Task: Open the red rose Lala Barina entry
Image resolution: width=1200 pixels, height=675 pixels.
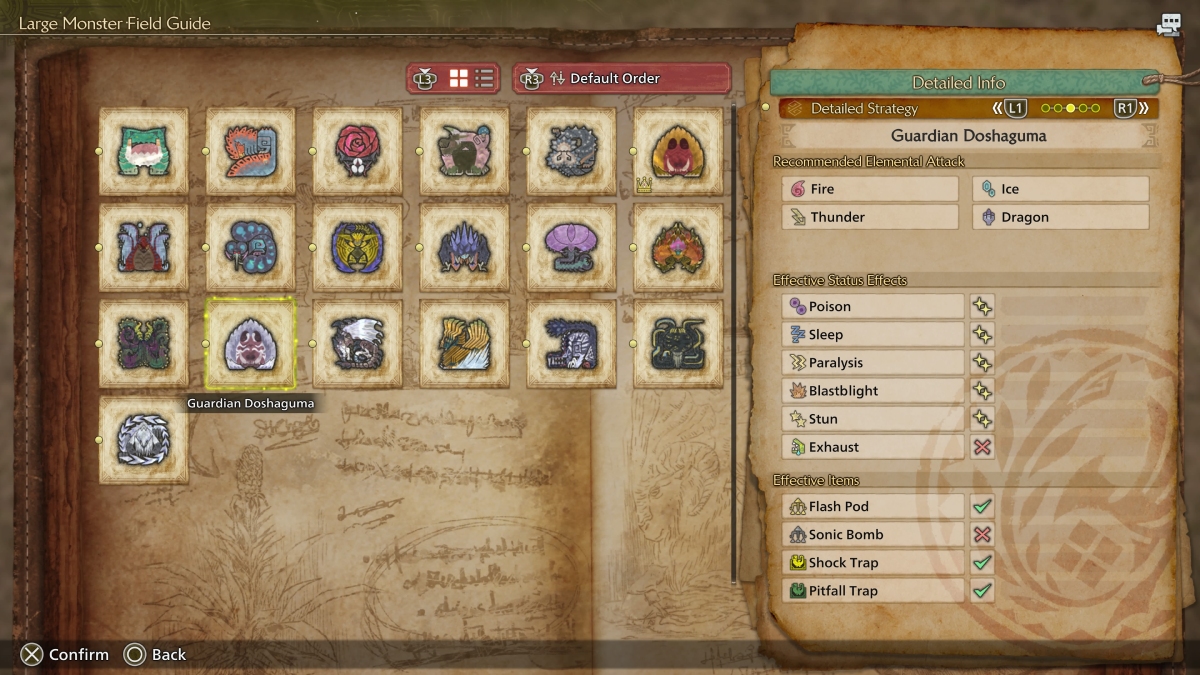Action: [x=357, y=151]
